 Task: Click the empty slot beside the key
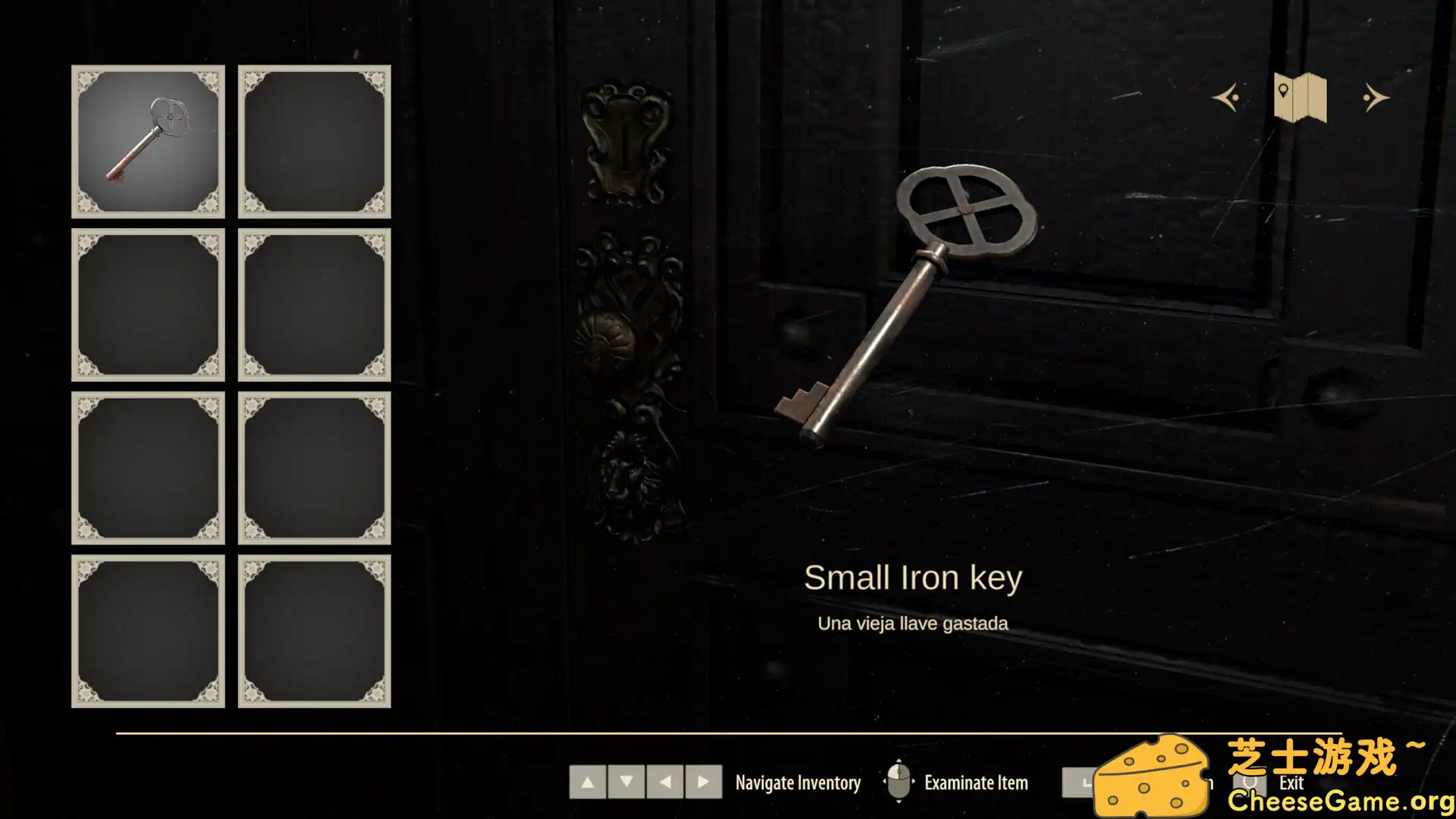(314, 140)
